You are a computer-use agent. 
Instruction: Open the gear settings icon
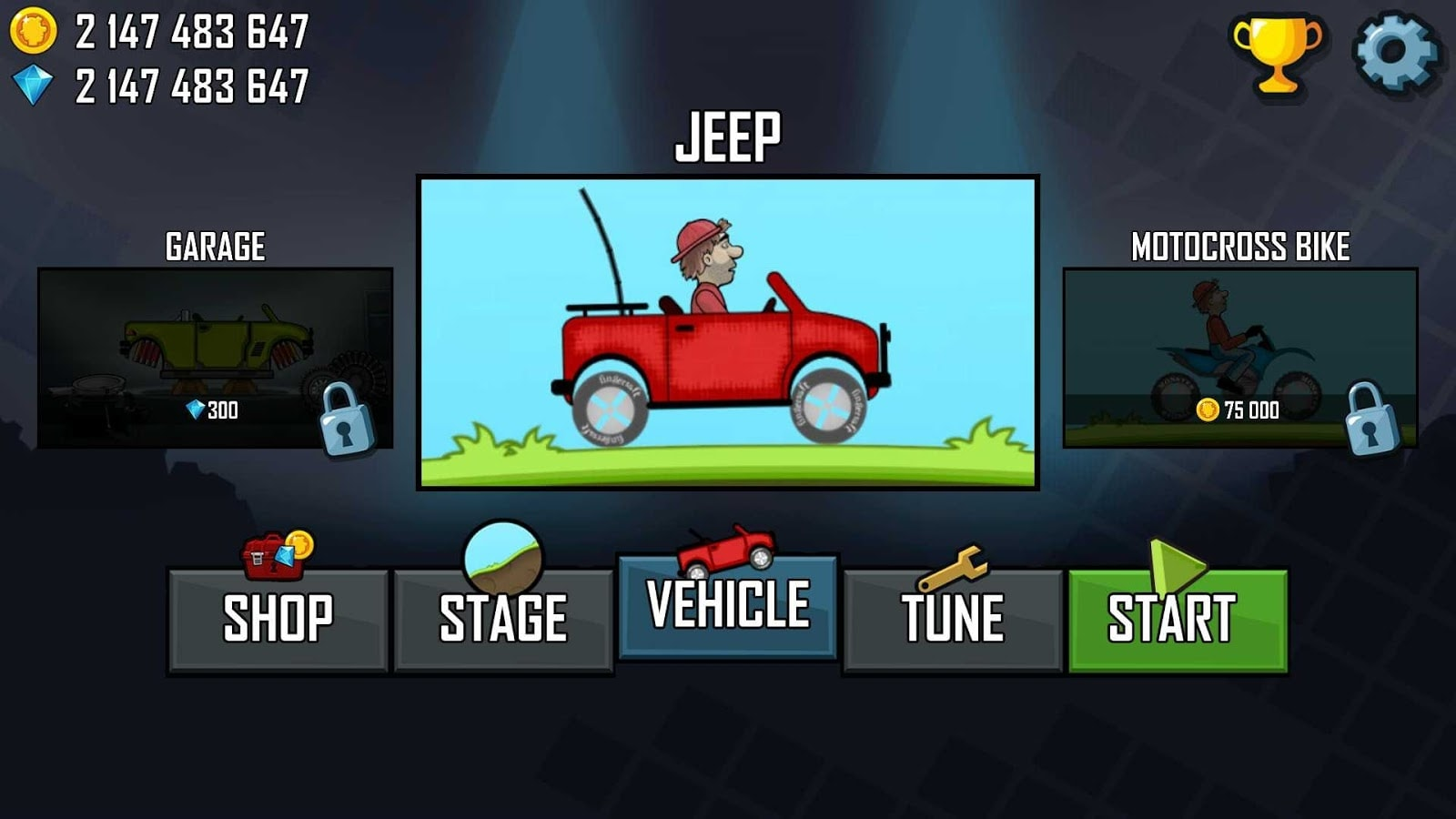(1395, 52)
